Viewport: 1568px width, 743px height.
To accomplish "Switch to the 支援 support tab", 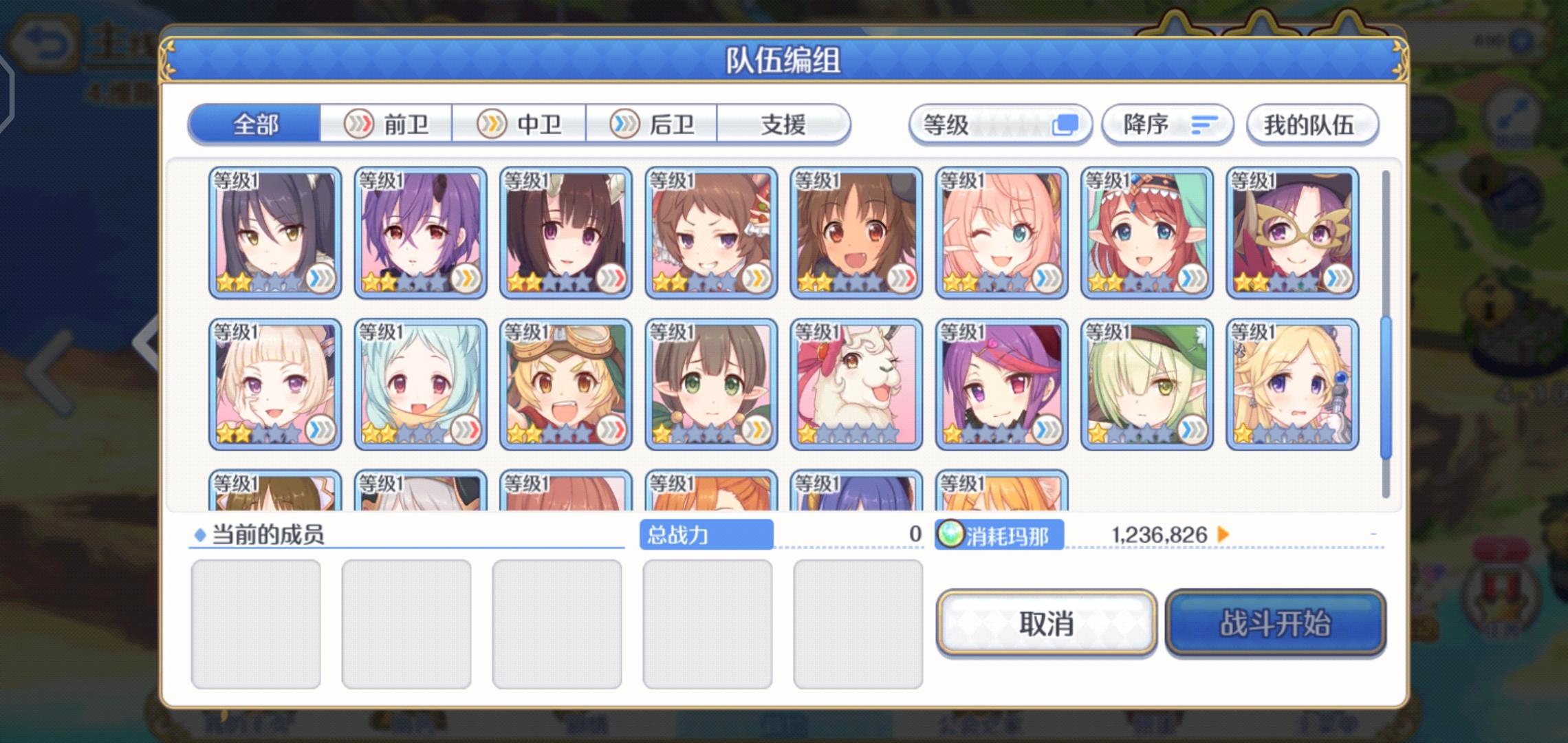I will [784, 124].
